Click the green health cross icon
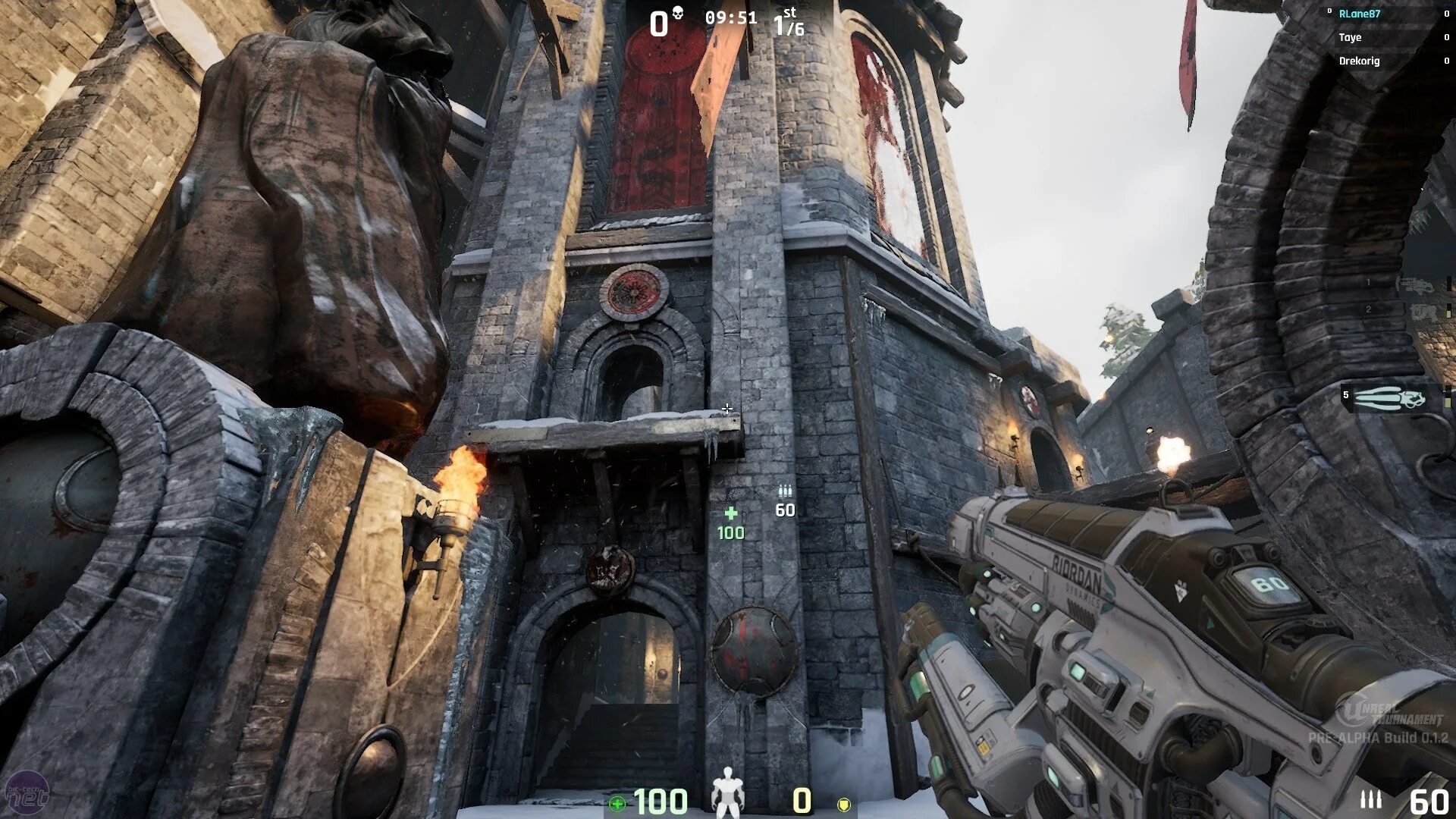This screenshot has height=819, width=1456. [618, 804]
